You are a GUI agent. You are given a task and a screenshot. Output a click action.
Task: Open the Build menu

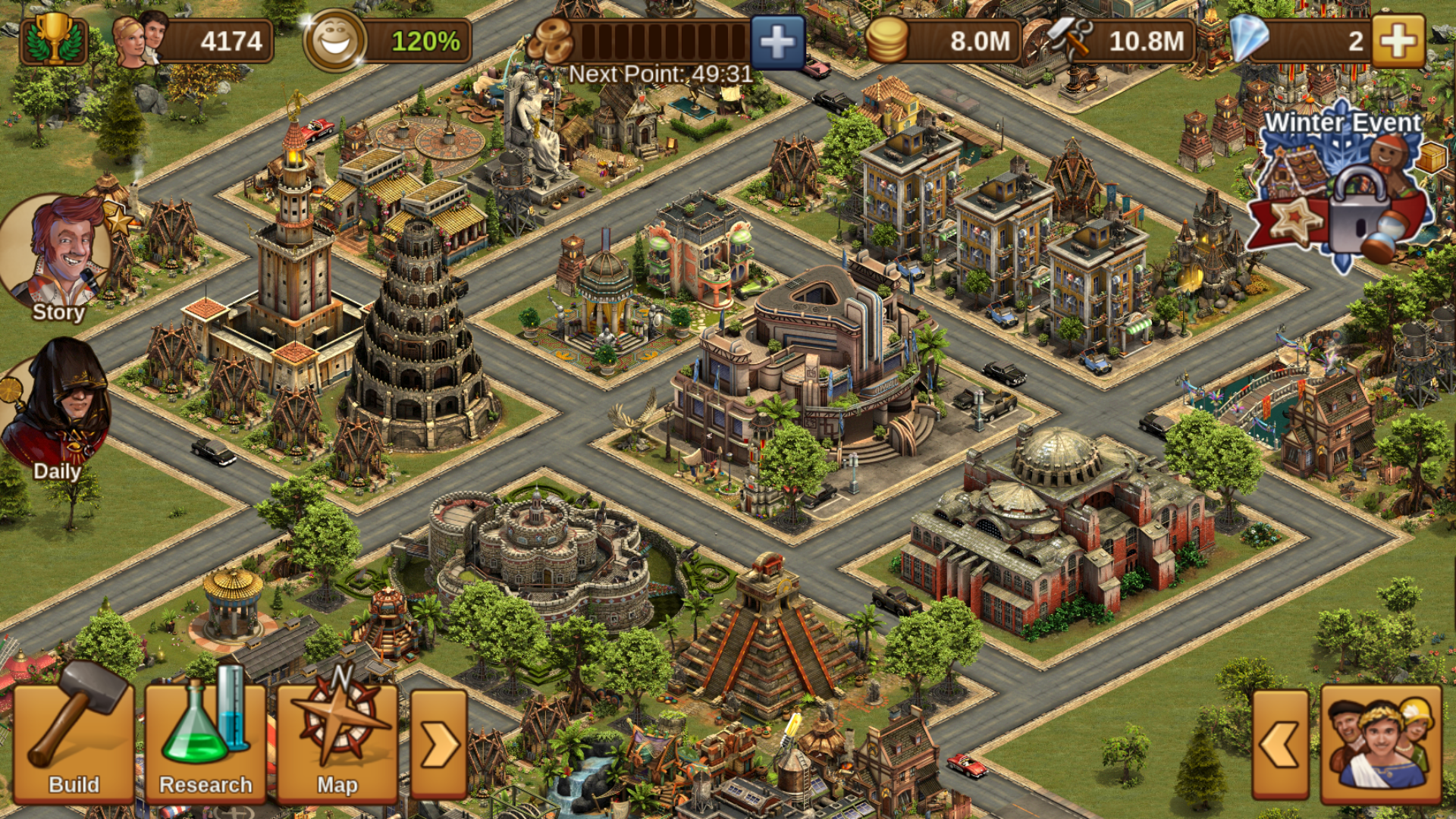74,743
